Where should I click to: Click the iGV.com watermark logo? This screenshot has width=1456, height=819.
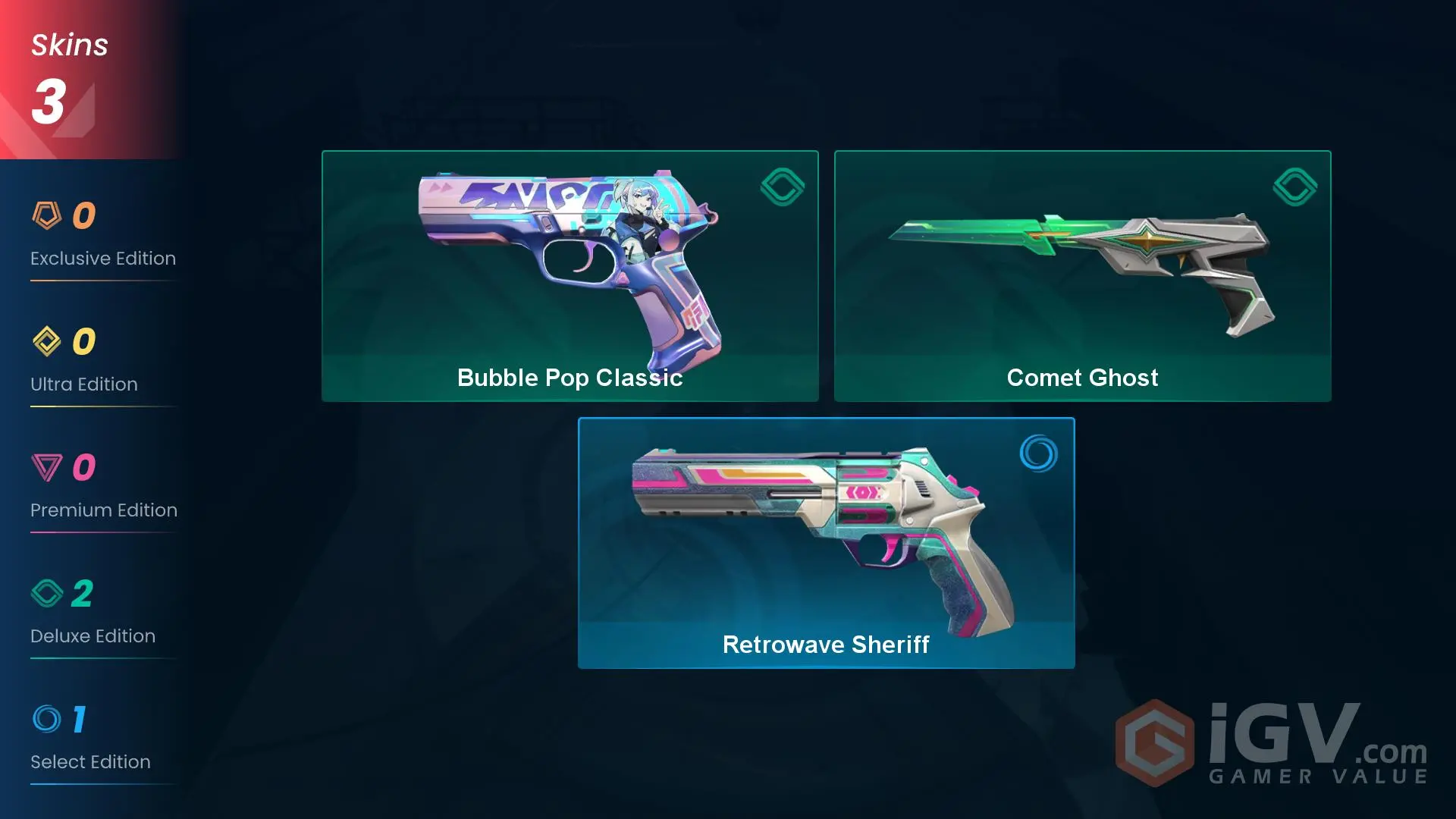pos(1272,743)
